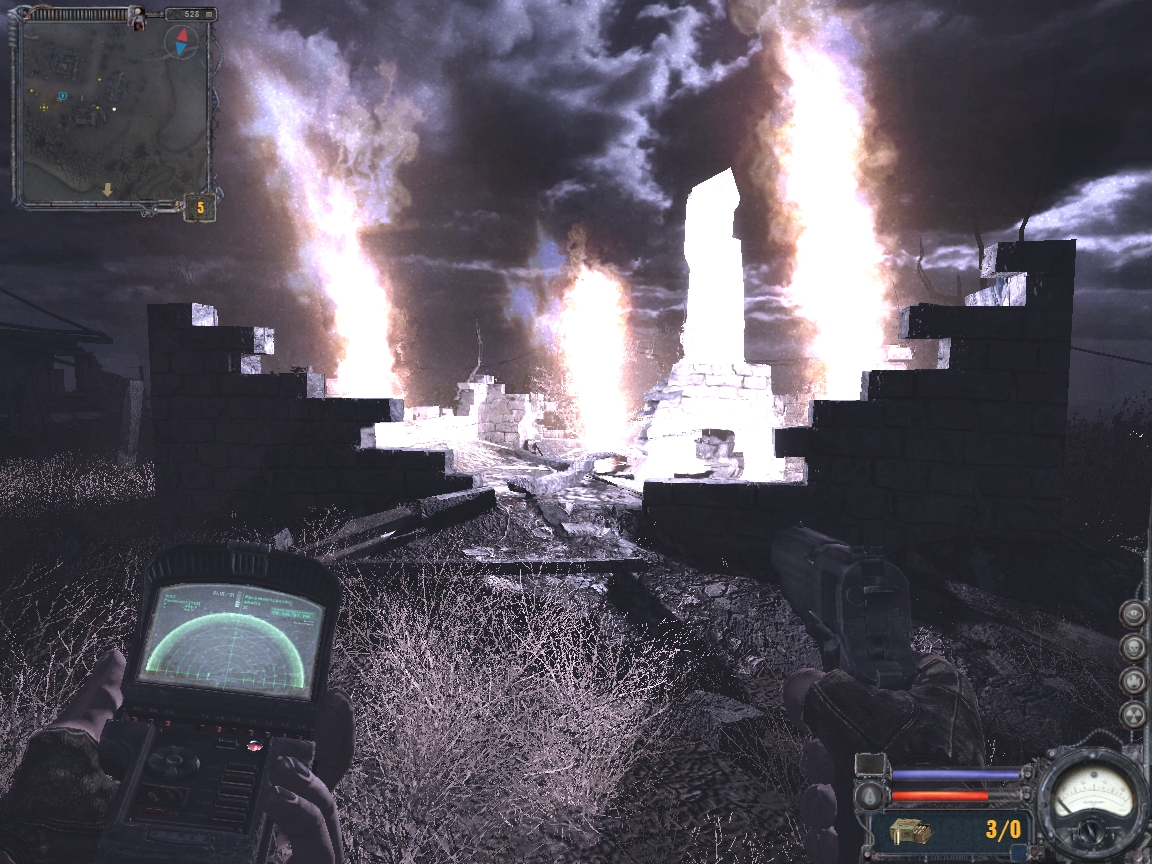Click the blood drop bleeding icon
The image size is (1152, 864).
[x=871, y=797]
